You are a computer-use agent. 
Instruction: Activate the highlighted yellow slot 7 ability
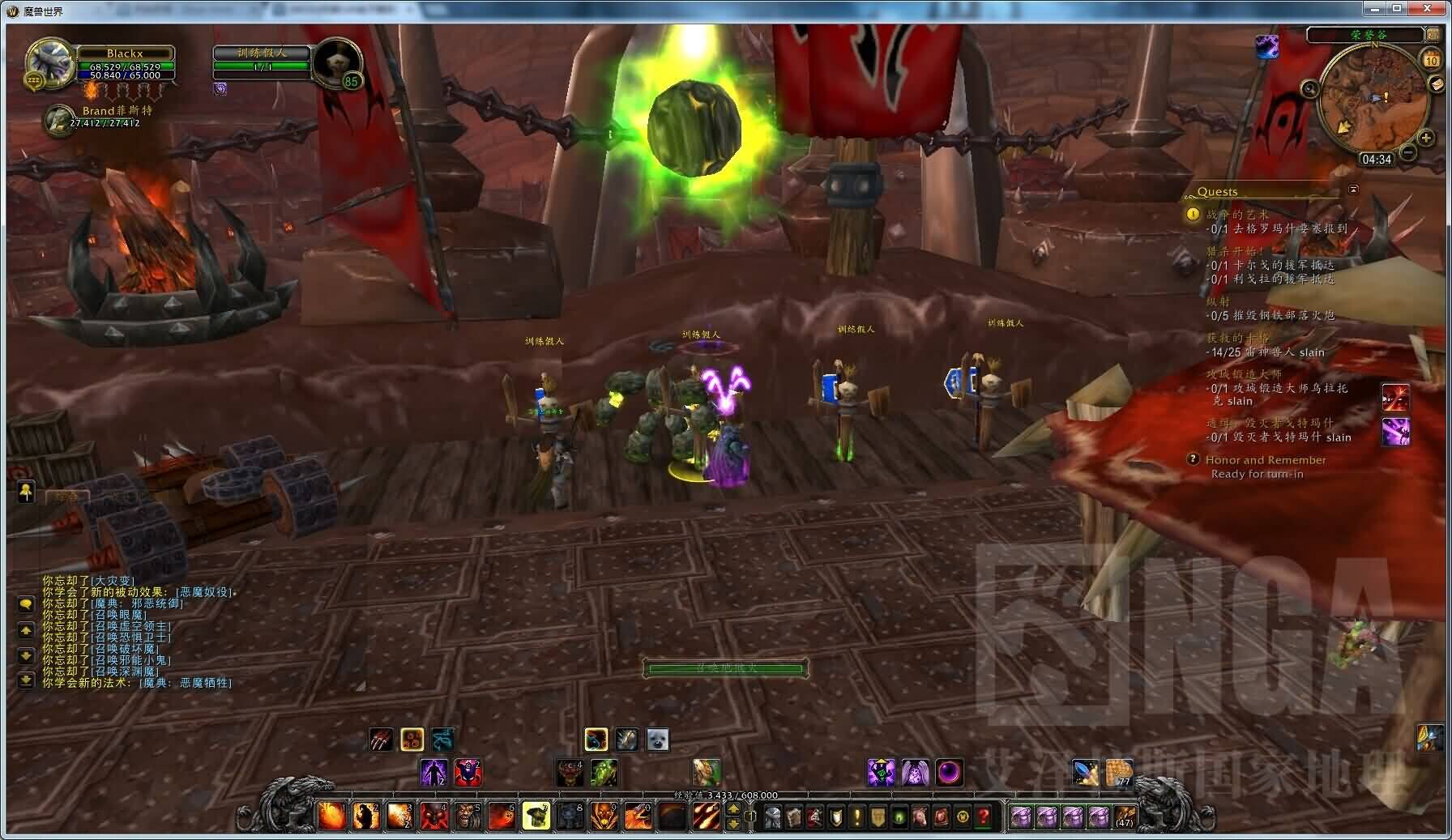(x=536, y=816)
